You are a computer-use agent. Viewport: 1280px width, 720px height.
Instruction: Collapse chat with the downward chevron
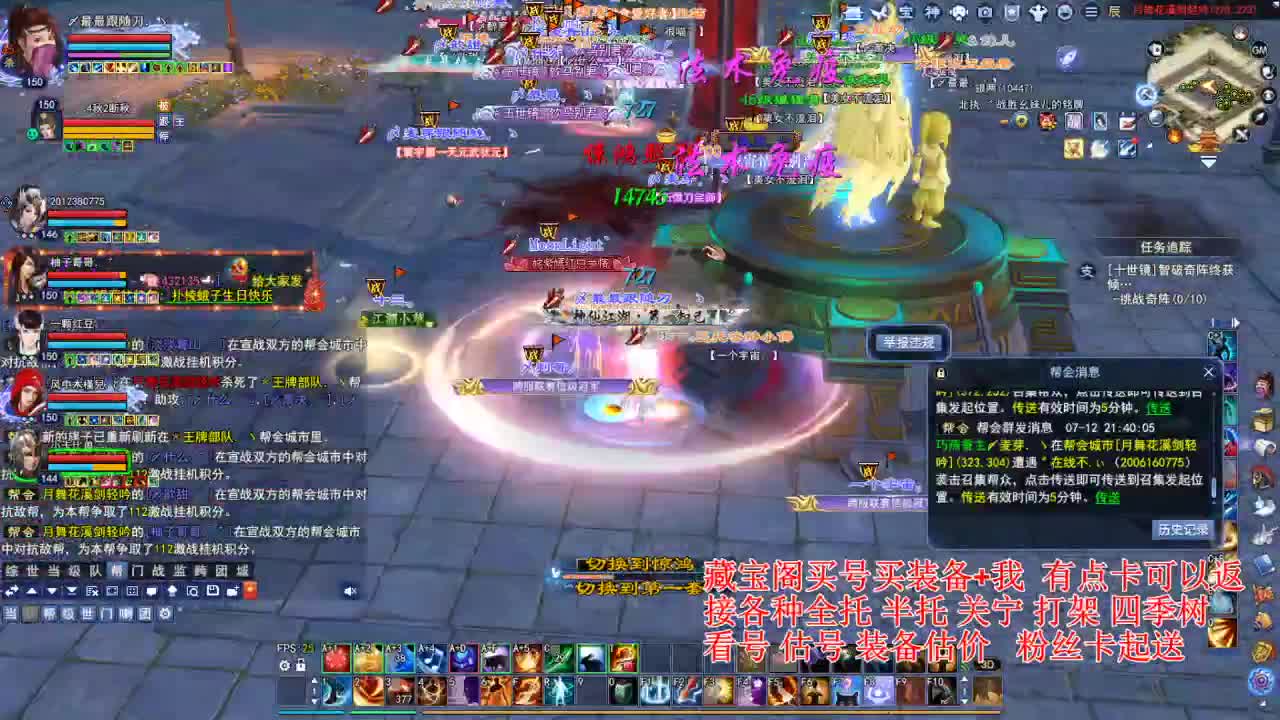coord(51,591)
